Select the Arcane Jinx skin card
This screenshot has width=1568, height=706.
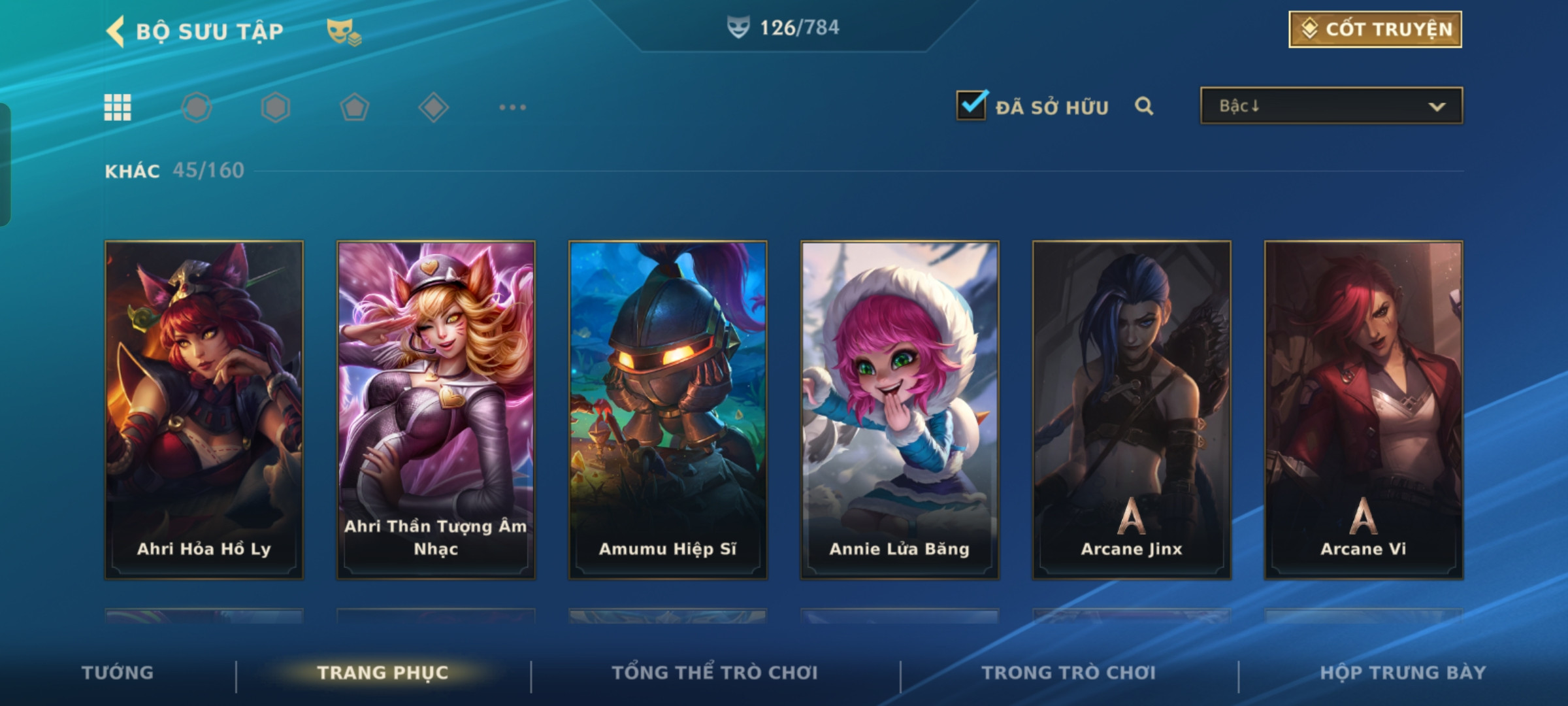pos(1132,410)
